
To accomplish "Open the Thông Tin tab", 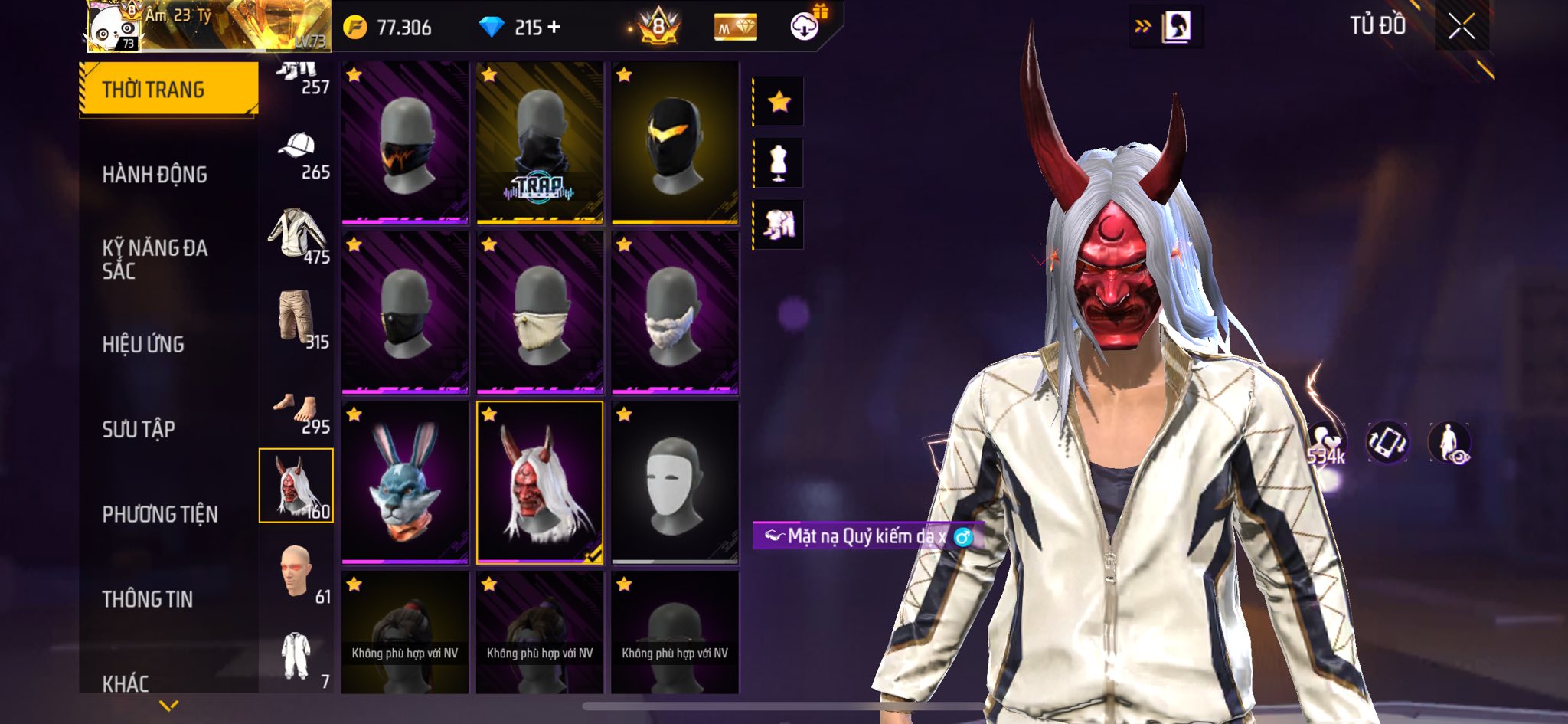I will tap(148, 599).
